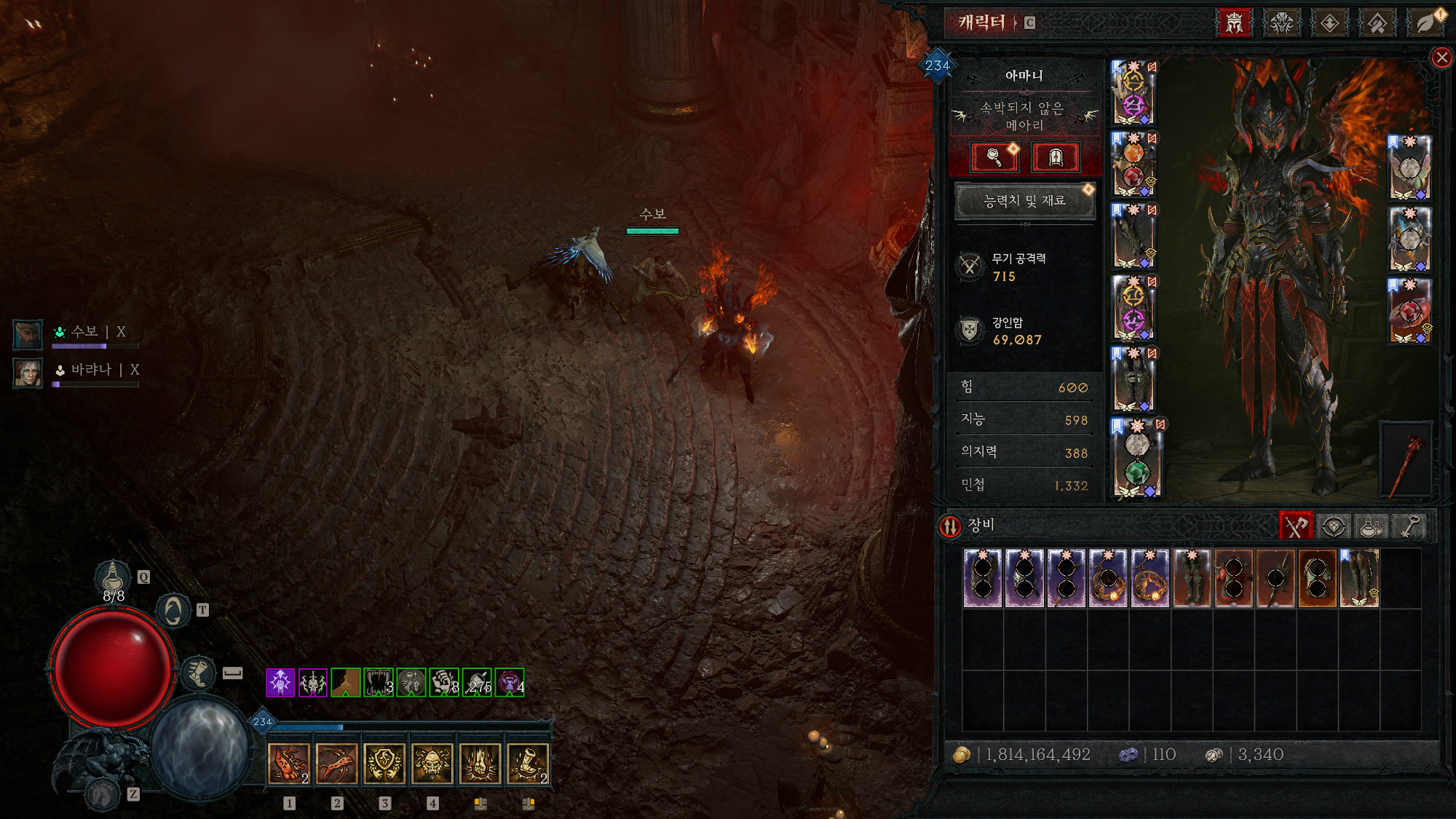Viewport: 1456px width, 819px height.
Task: Show the consumables potion tab
Action: pyautogui.click(x=1372, y=526)
